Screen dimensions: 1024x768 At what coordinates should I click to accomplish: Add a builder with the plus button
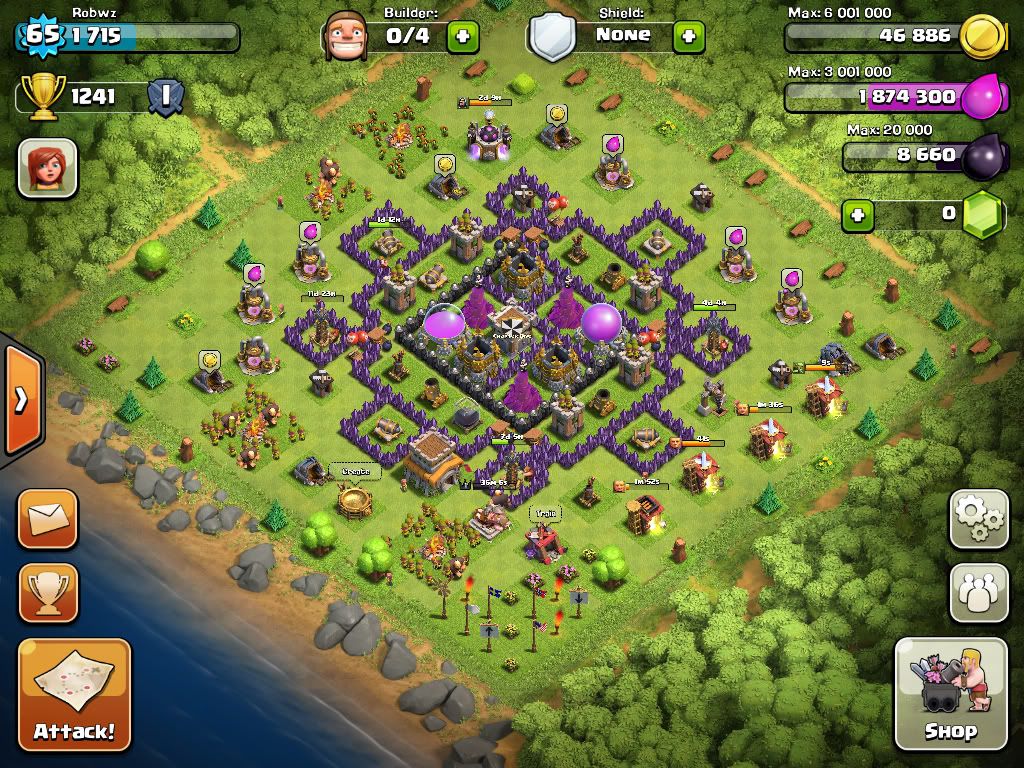(x=462, y=37)
